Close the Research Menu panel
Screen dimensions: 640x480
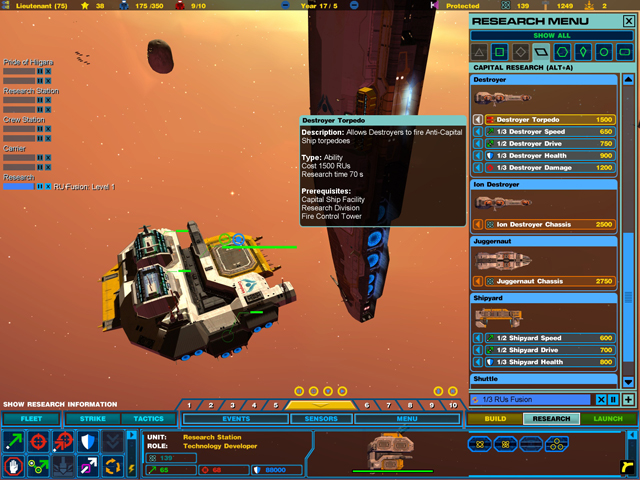click(628, 21)
